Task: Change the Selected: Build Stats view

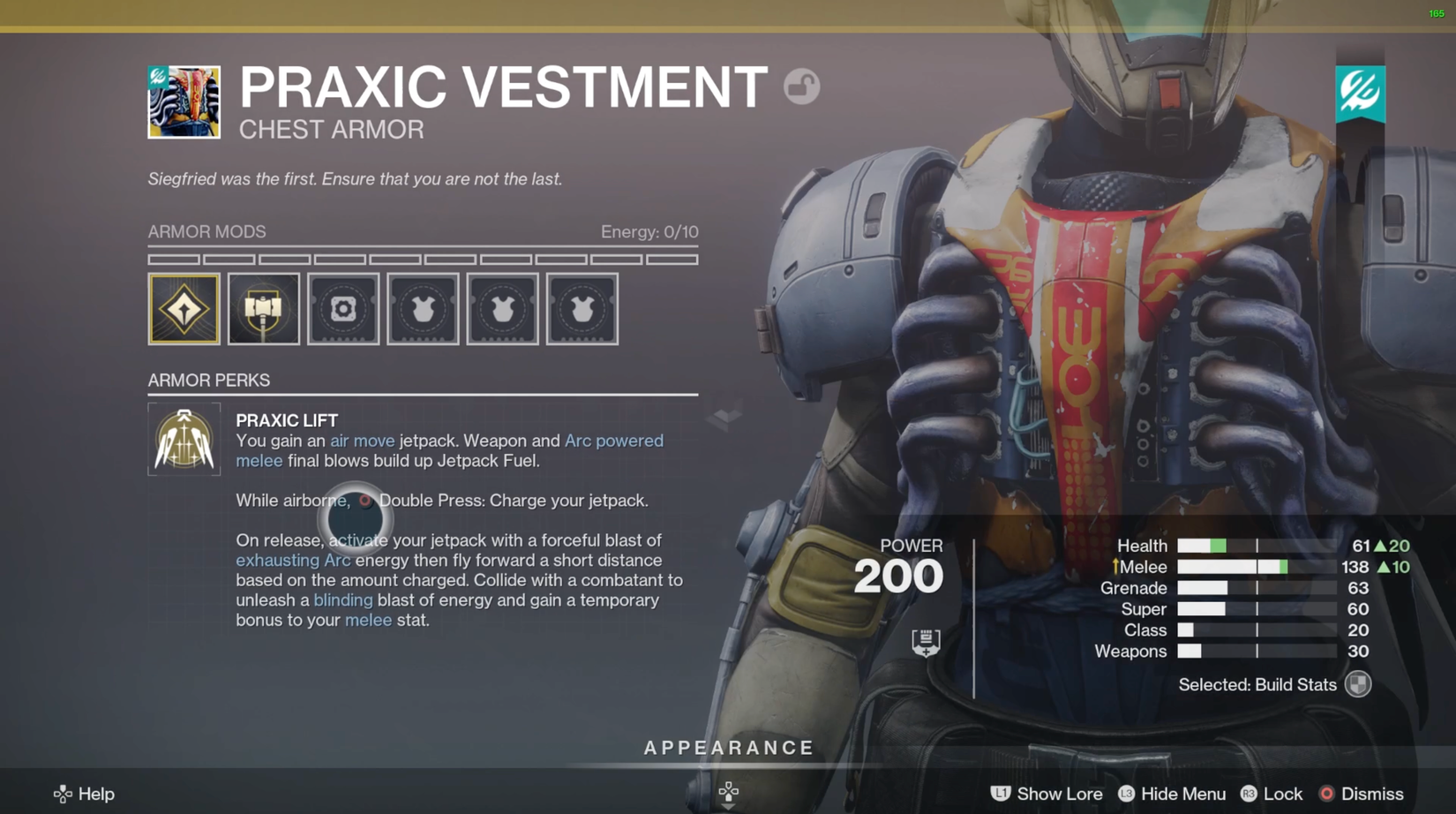Action: 1271,684
